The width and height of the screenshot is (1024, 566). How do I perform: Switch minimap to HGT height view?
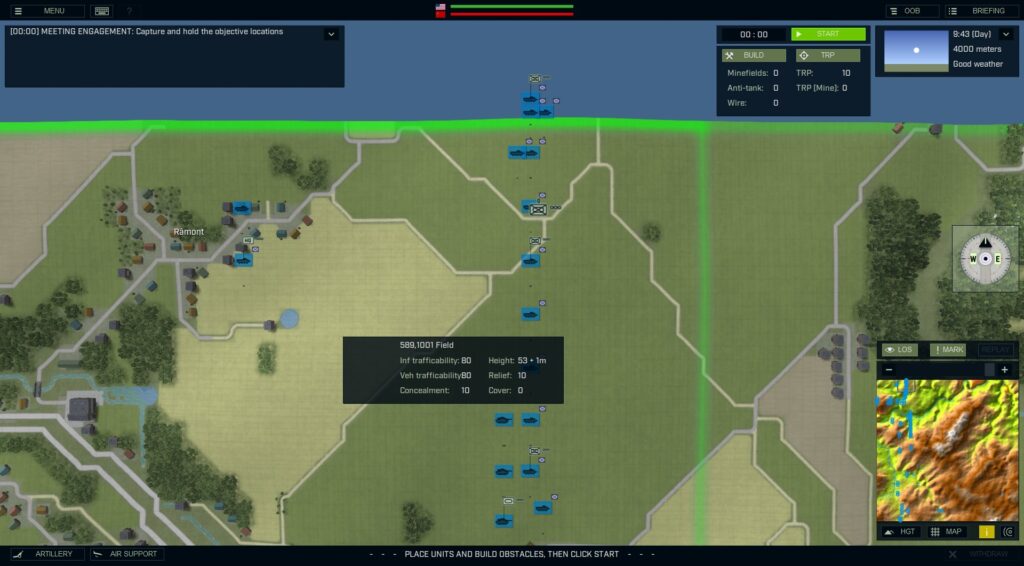coord(899,532)
